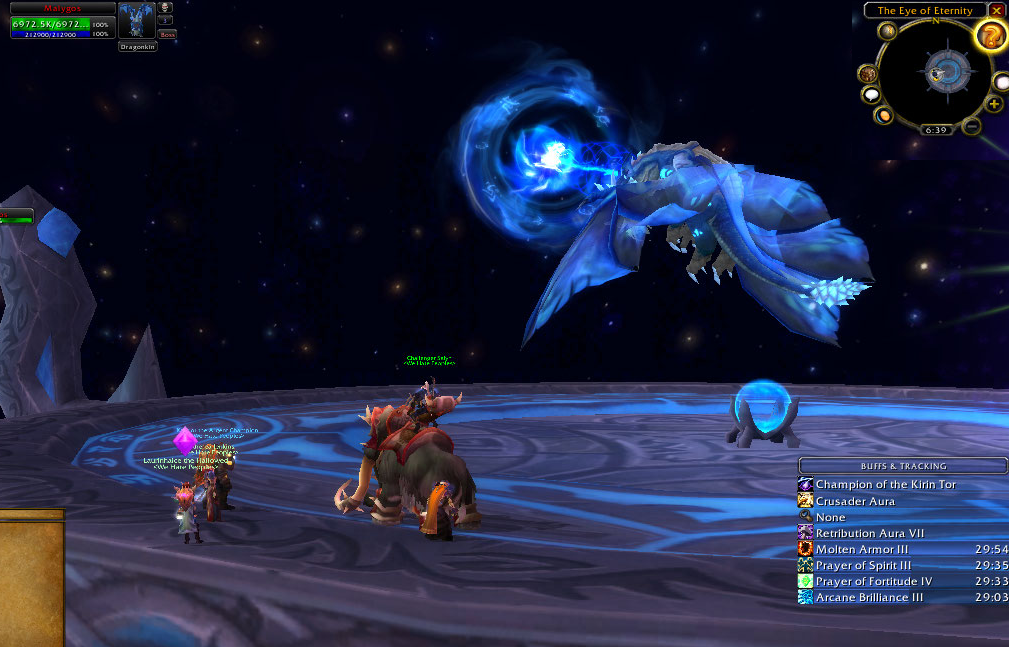Select the Malygos target portrait
This screenshot has width=1009, height=647.
[136, 21]
